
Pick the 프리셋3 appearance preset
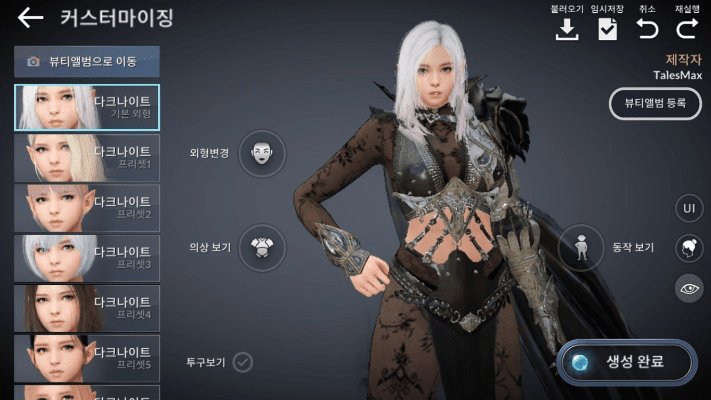(86, 258)
